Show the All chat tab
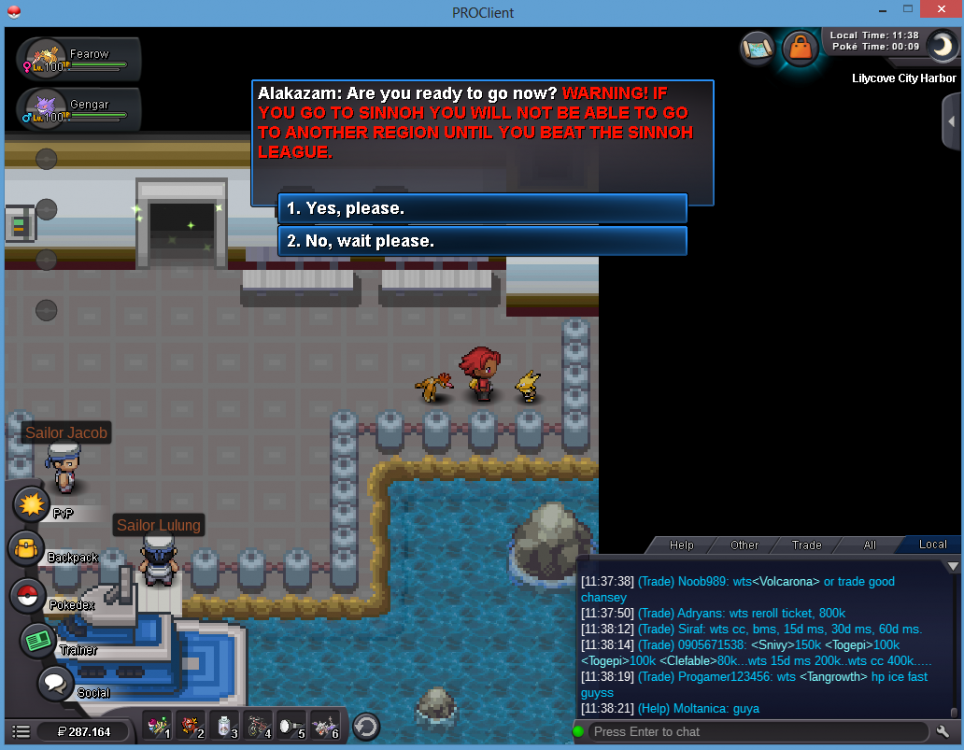964x750 pixels. pos(869,545)
